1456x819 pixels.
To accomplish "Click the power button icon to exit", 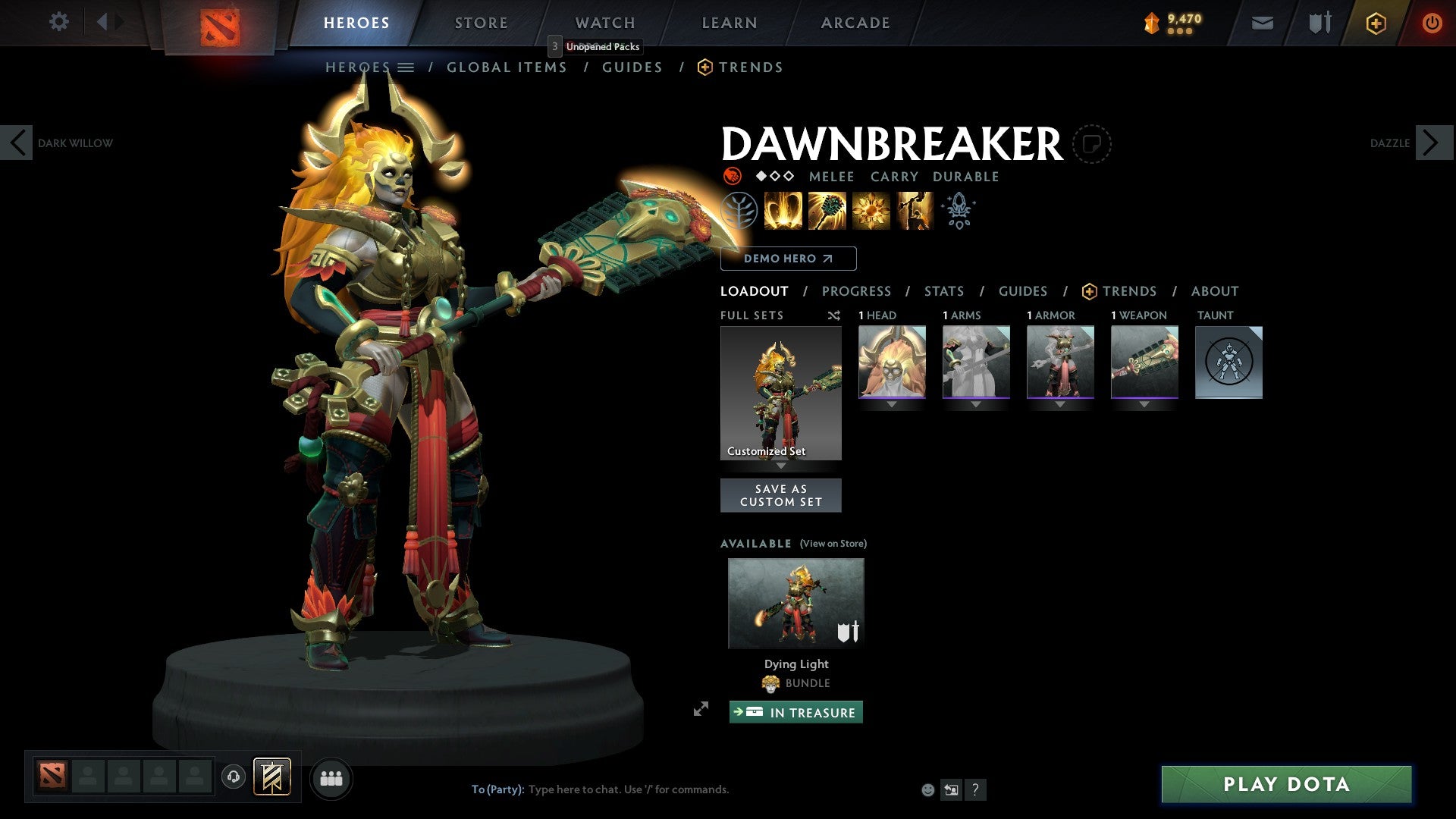I will tap(1432, 23).
